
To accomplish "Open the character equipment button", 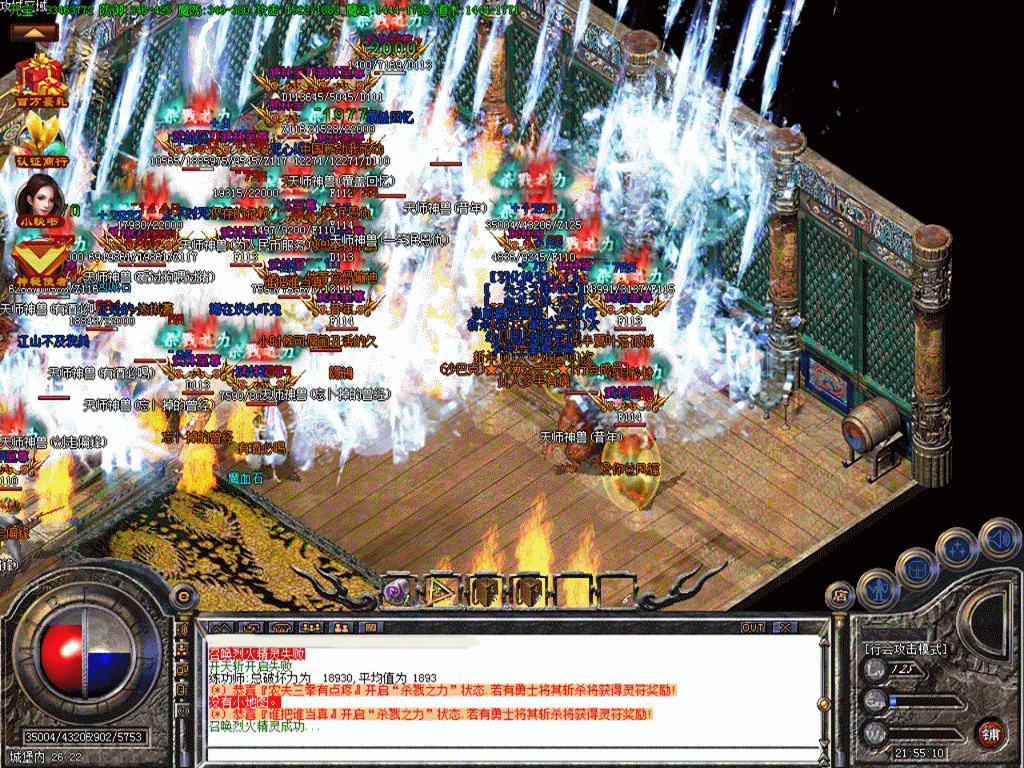I will [x=877, y=588].
